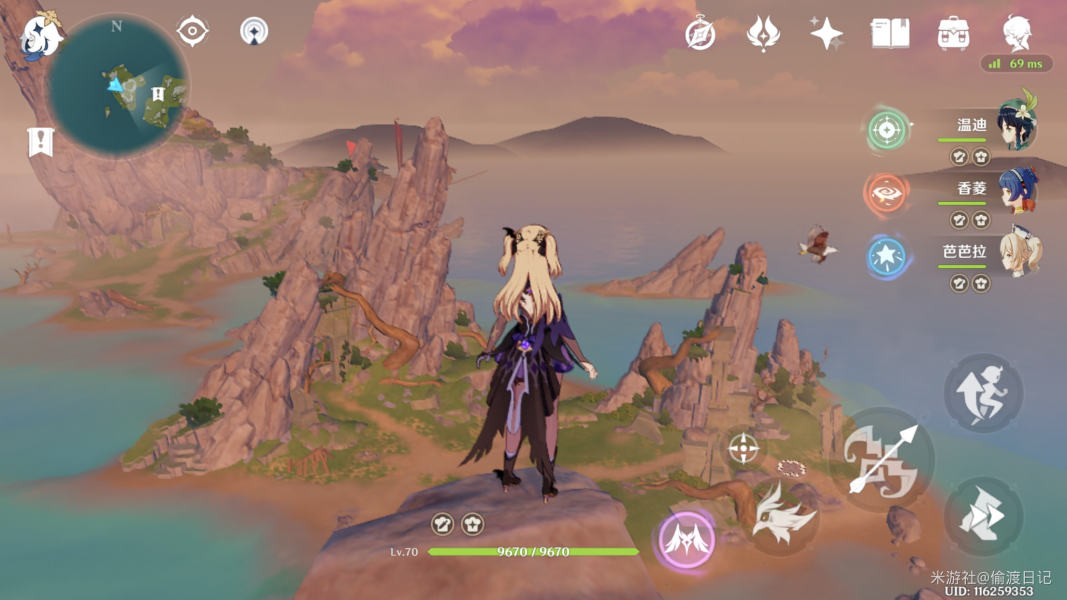The height and width of the screenshot is (600, 1067).
Task: Fire the bow normal attack button
Action: pos(882,460)
